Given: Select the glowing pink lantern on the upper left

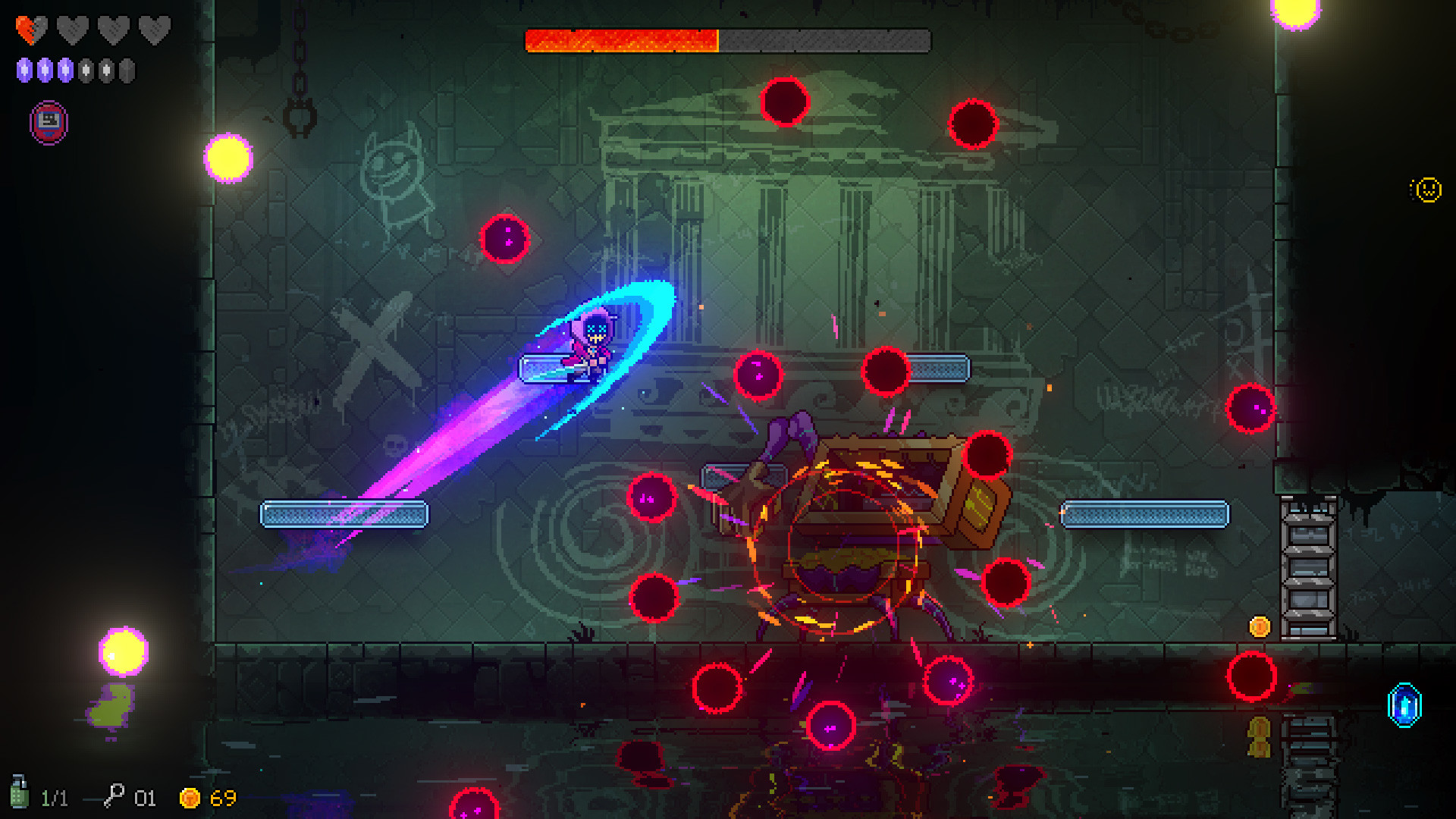Looking at the screenshot, I should pyautogui.click(x=227, y=157).
